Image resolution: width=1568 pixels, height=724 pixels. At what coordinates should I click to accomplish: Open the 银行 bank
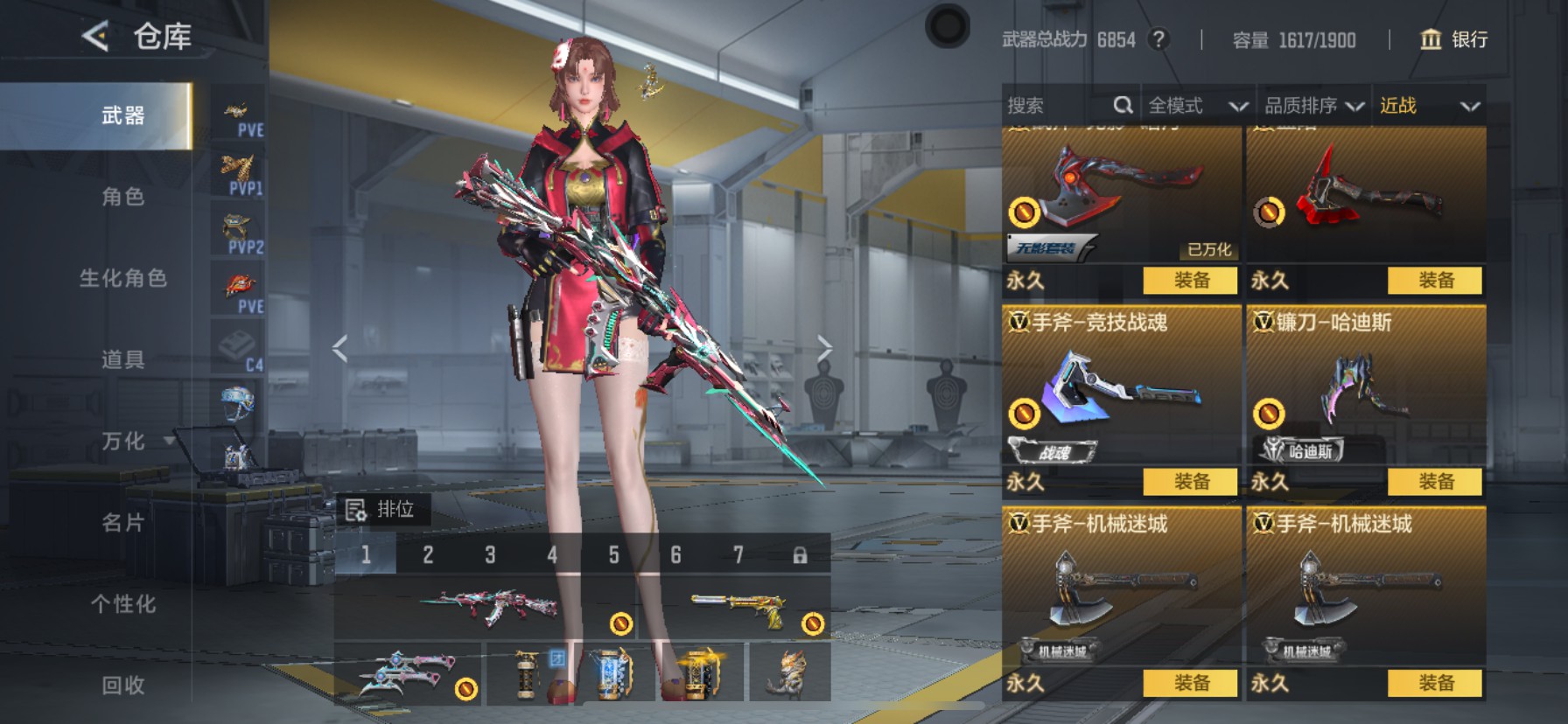(1453, 39)
